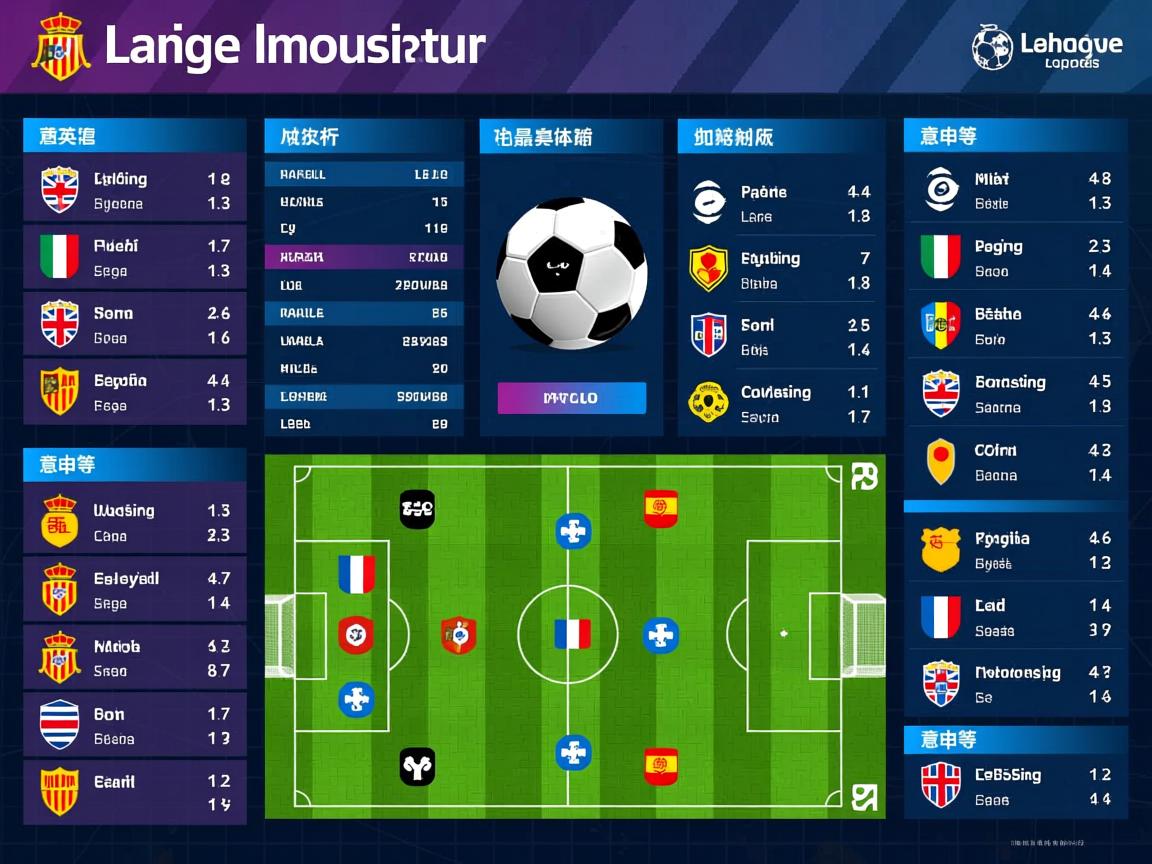This screenshot has height=864, width=1152.
Task: Select the COlrm row with orange shield
Action: 1015,462
